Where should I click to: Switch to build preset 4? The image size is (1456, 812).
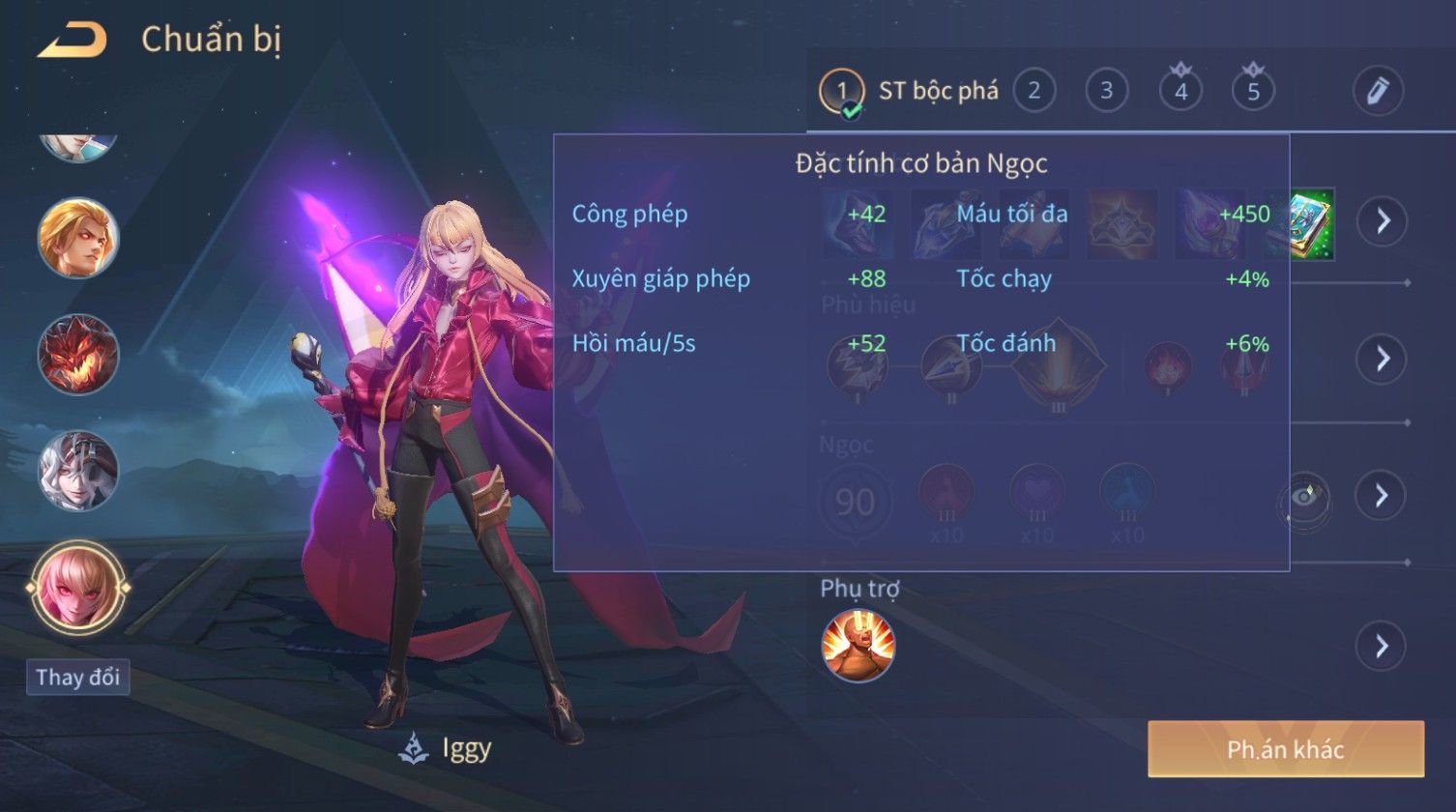click(x=1180, y=92)
